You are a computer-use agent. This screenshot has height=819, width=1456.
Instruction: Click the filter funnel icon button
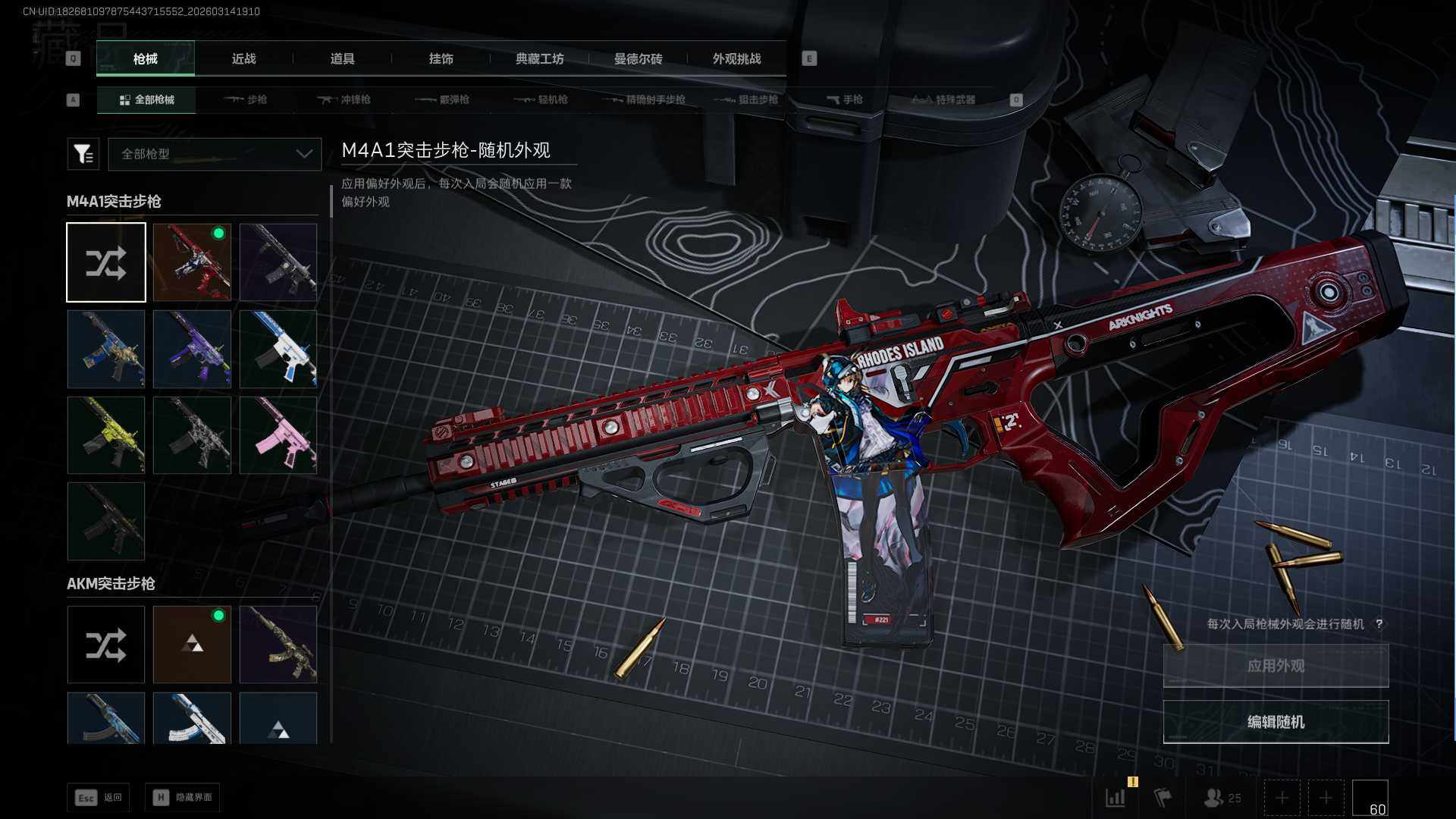tap(83, 154)
